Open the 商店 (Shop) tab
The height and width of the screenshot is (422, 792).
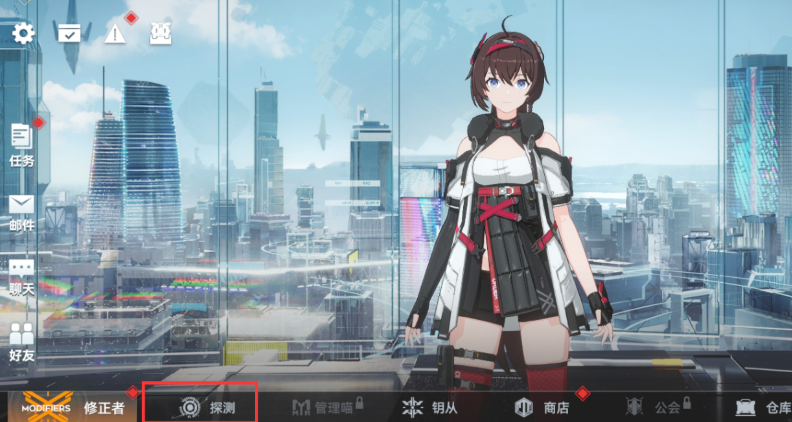[542, 407]
